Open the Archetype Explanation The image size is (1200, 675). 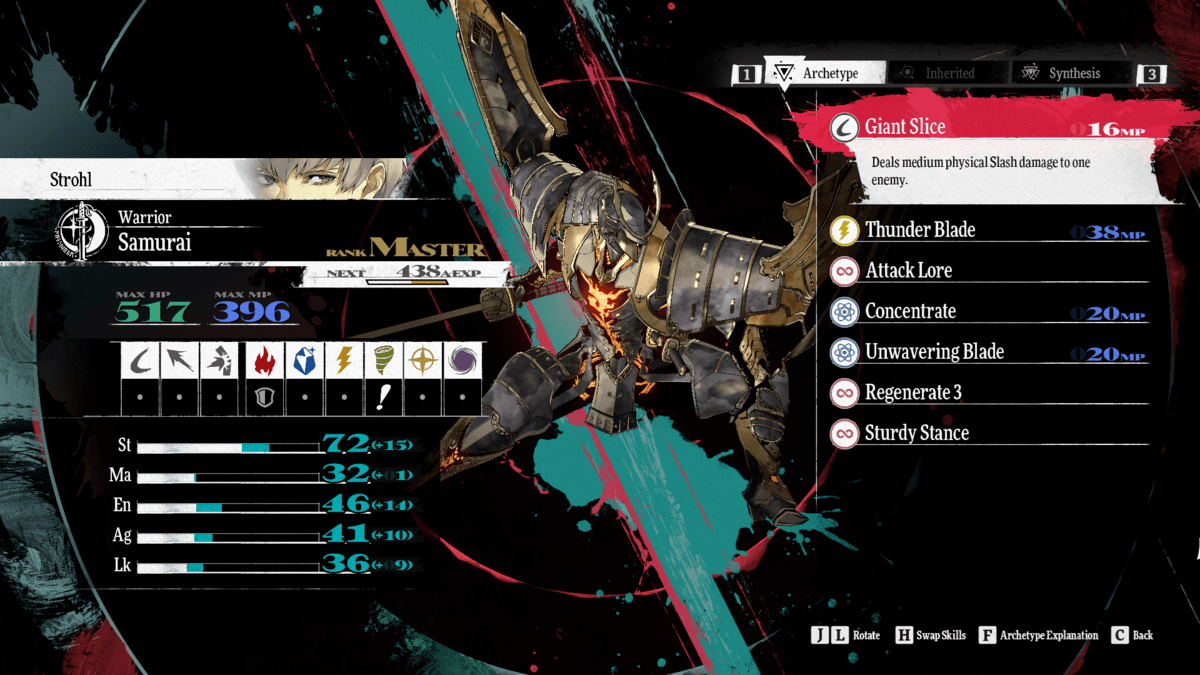(1039, 635)
